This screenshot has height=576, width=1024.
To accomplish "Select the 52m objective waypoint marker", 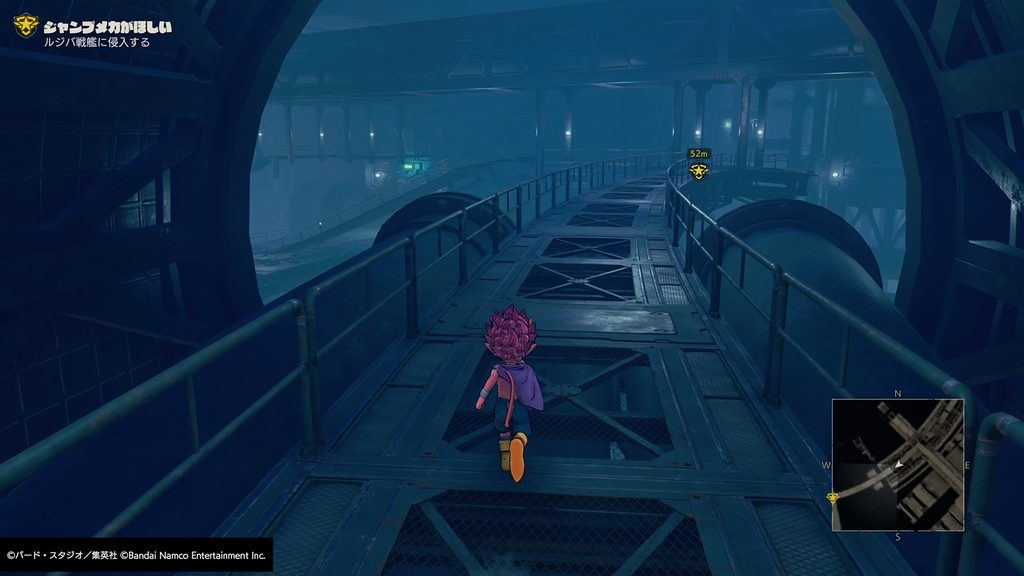I will click(698, 171).
